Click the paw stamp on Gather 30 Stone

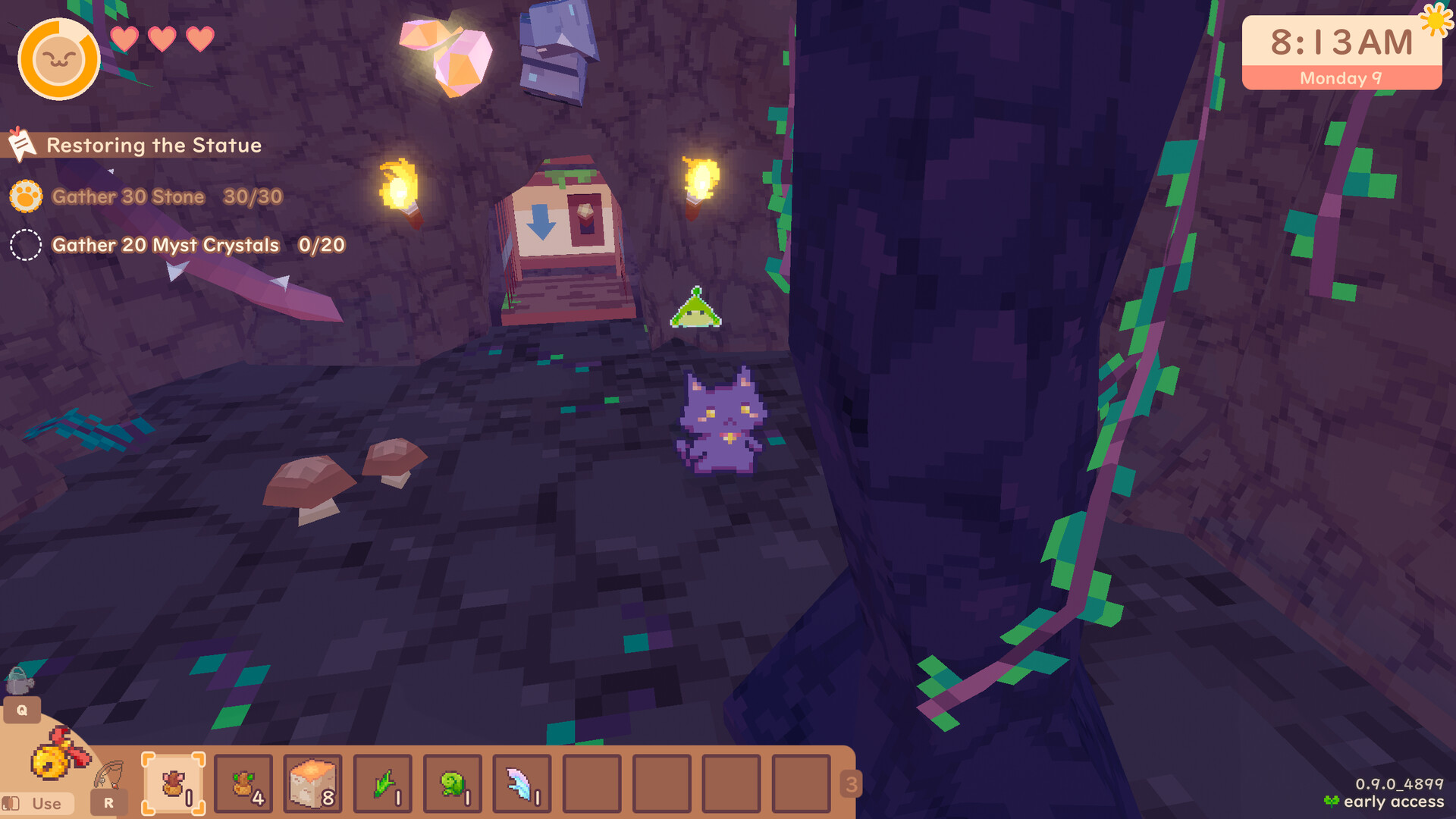[25, 196]
